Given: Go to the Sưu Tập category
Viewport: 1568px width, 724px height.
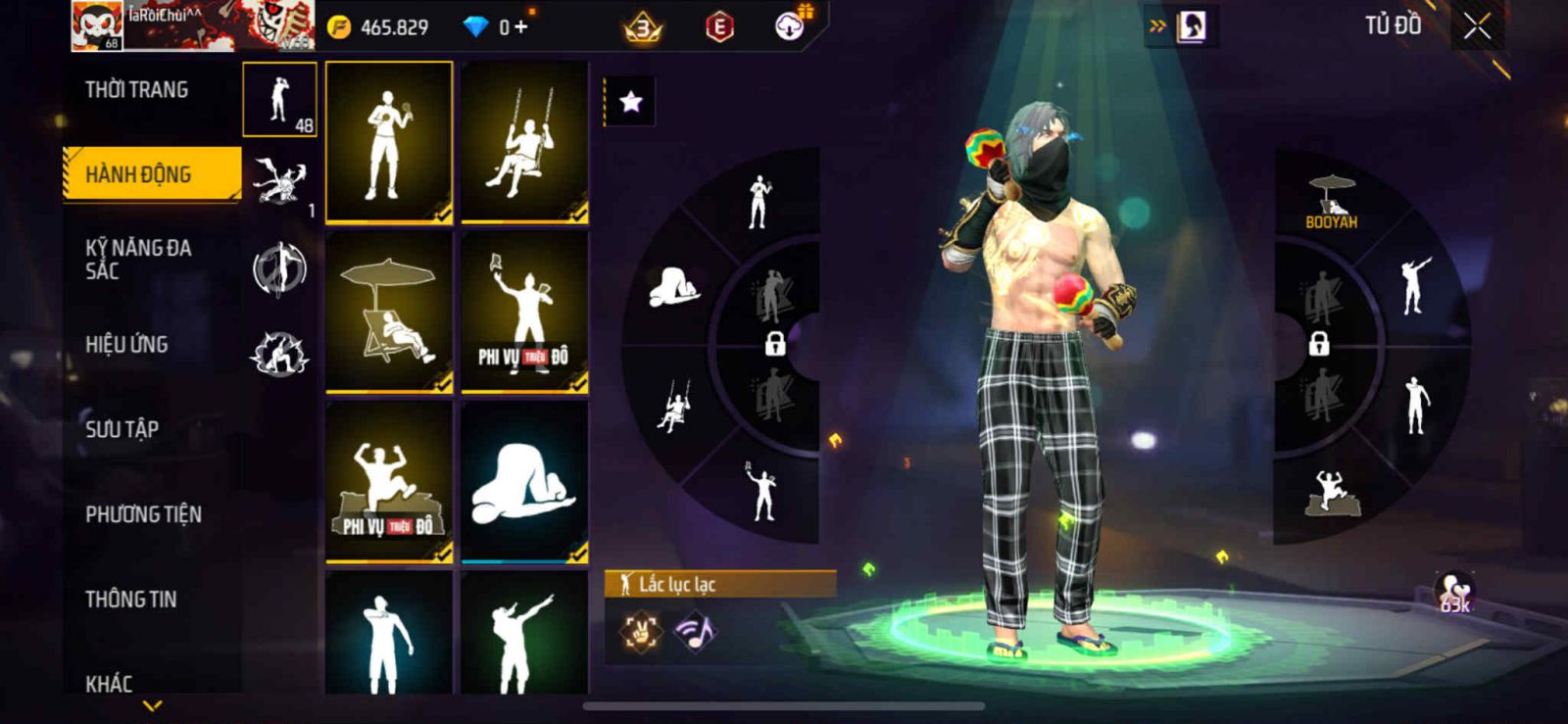Looking at the screenshot, I should (122, 429).
